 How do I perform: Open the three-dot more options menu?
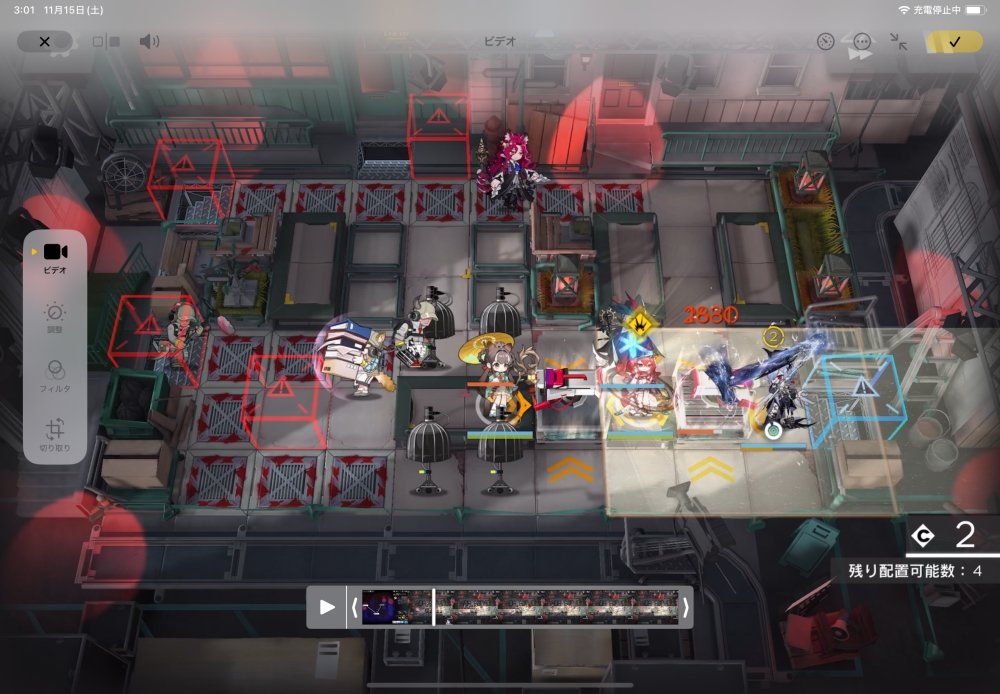click(x=862, y=41)
